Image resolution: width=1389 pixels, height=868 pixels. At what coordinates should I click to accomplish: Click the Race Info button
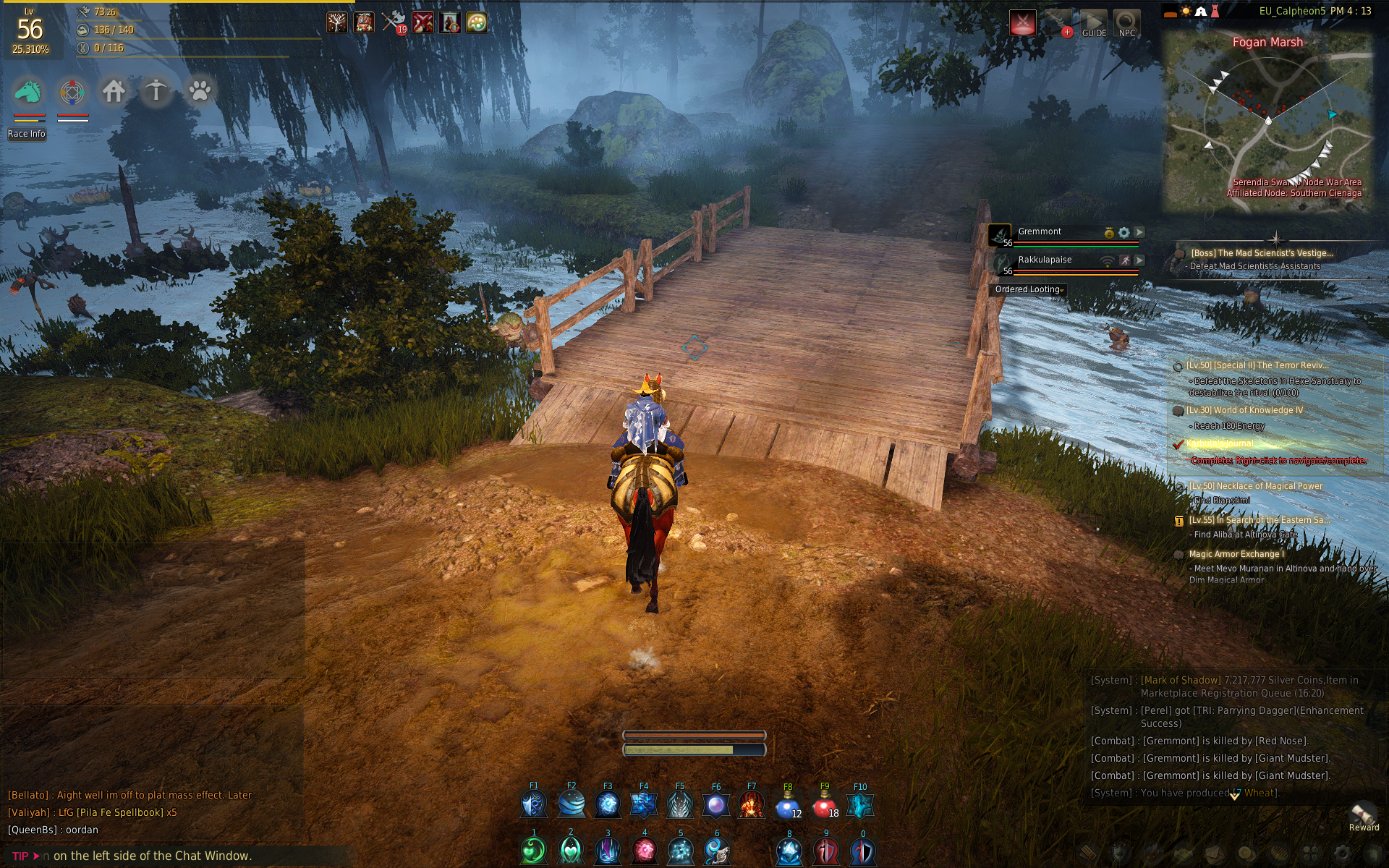click(27, 134)
